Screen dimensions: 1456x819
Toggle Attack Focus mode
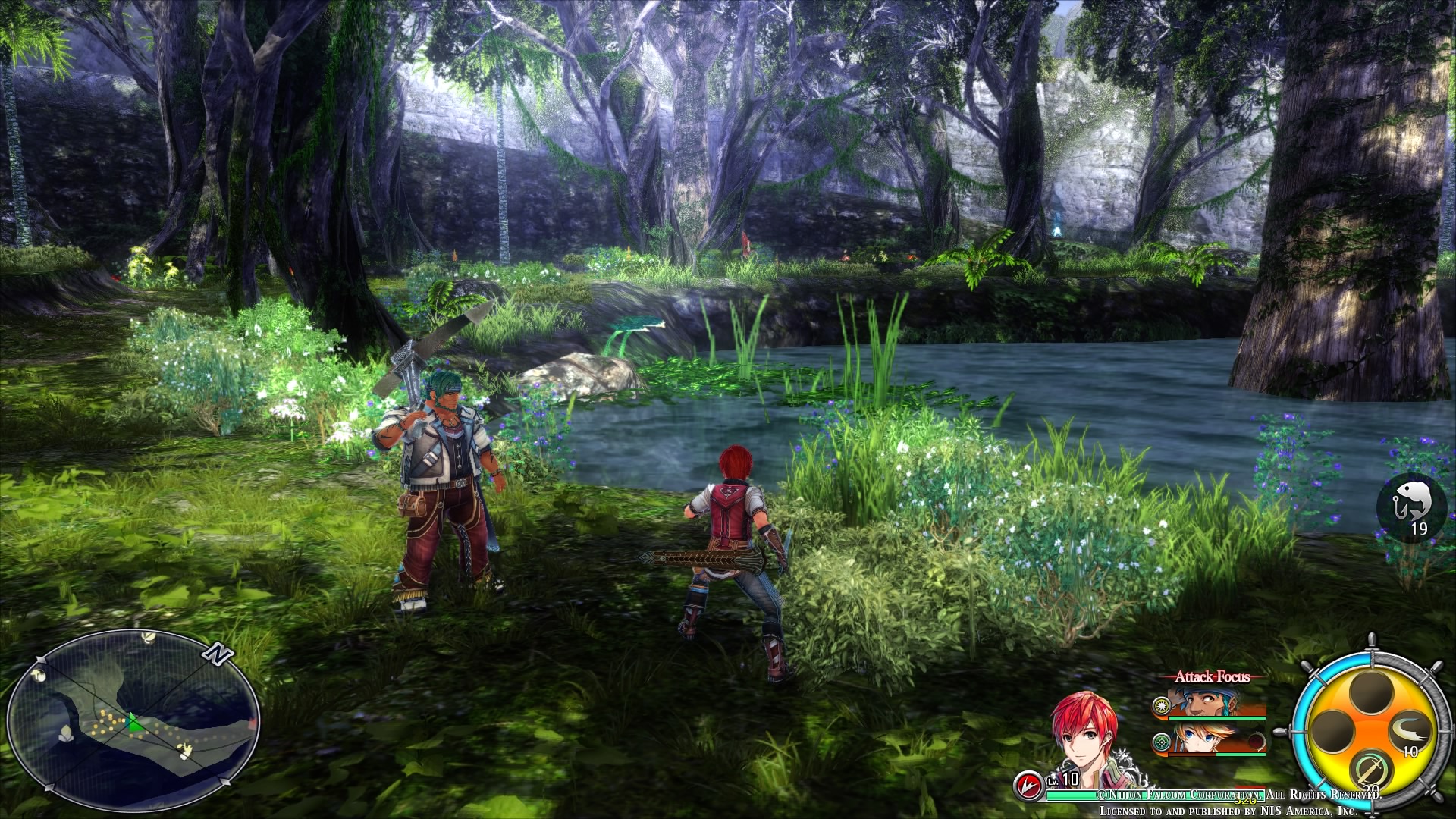click(x=1213, y=676)
